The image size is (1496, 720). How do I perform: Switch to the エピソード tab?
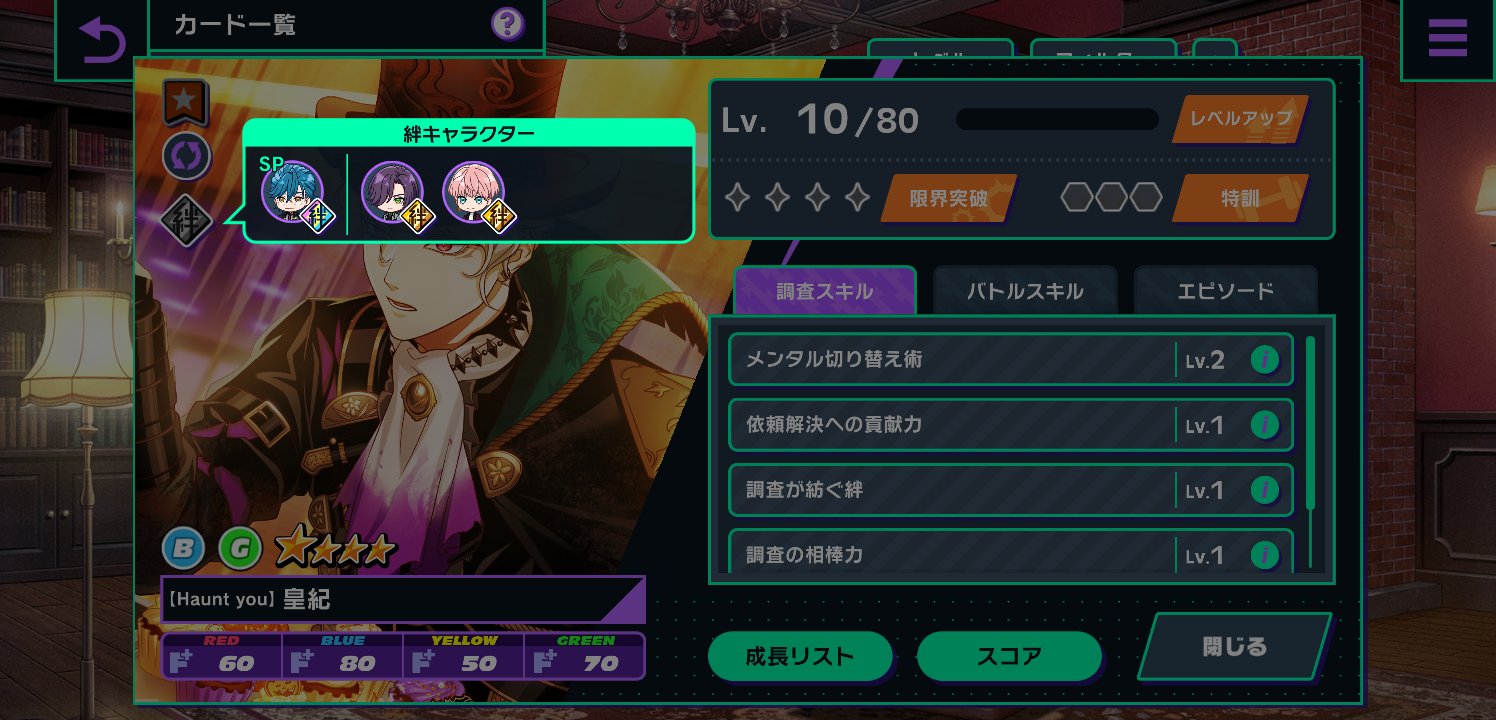coord(1226,289)
